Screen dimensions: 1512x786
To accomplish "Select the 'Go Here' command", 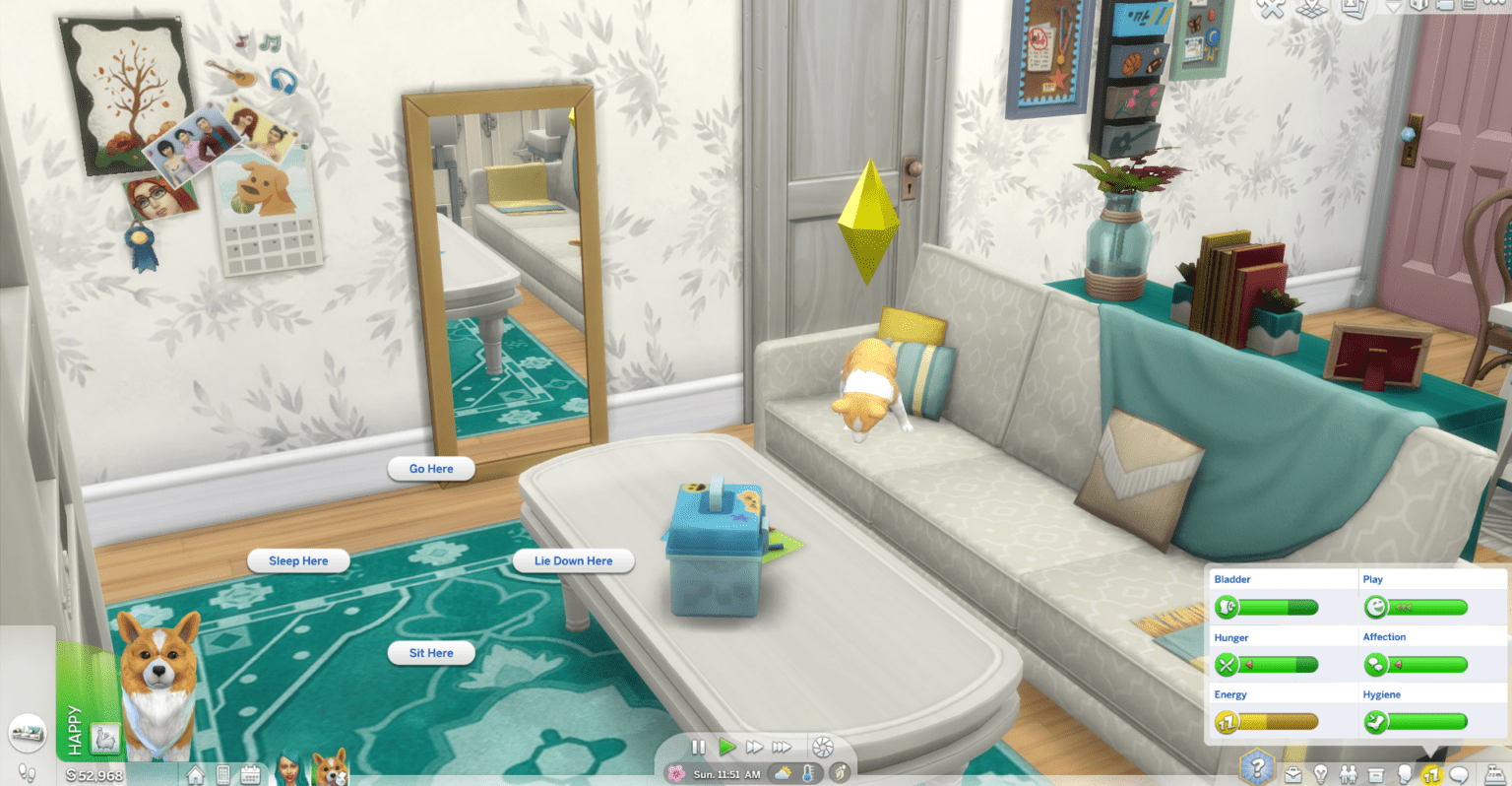I will tap(431, 468).
